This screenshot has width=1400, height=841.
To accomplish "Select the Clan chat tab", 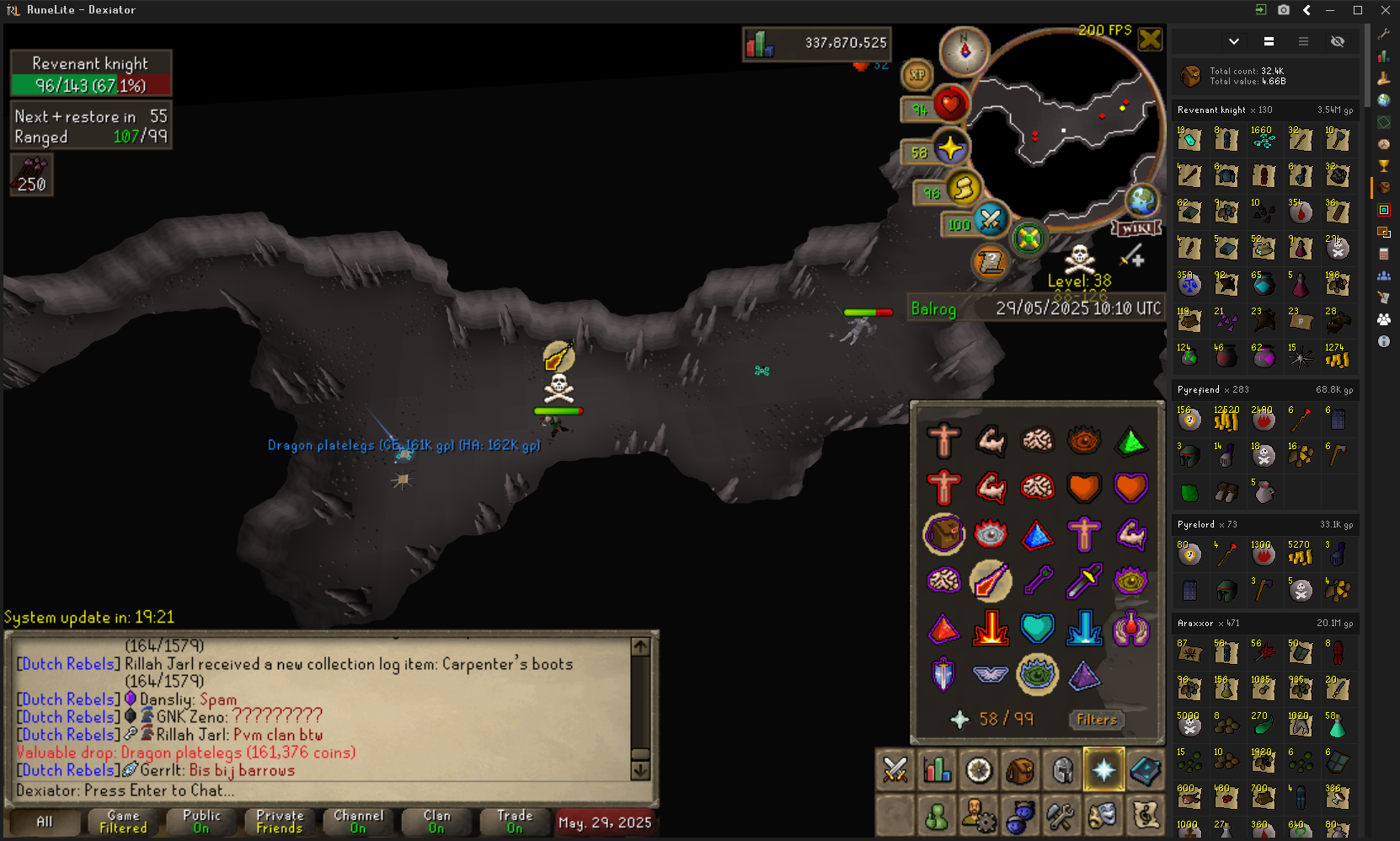I will [x=436, y=822].
